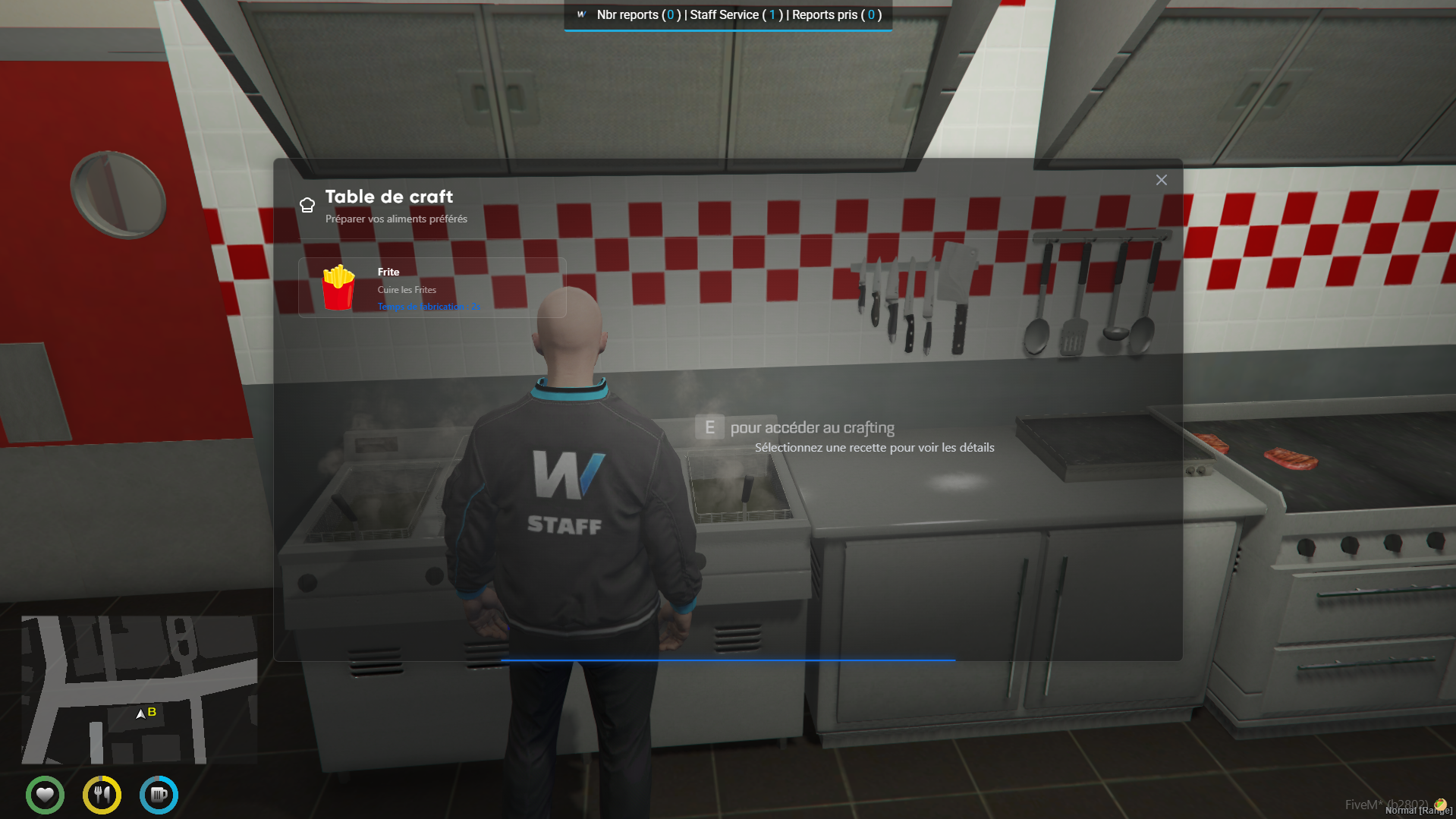Open the minimap
The width and height of the screenshot is (1456, 819).
coord(139,689)
